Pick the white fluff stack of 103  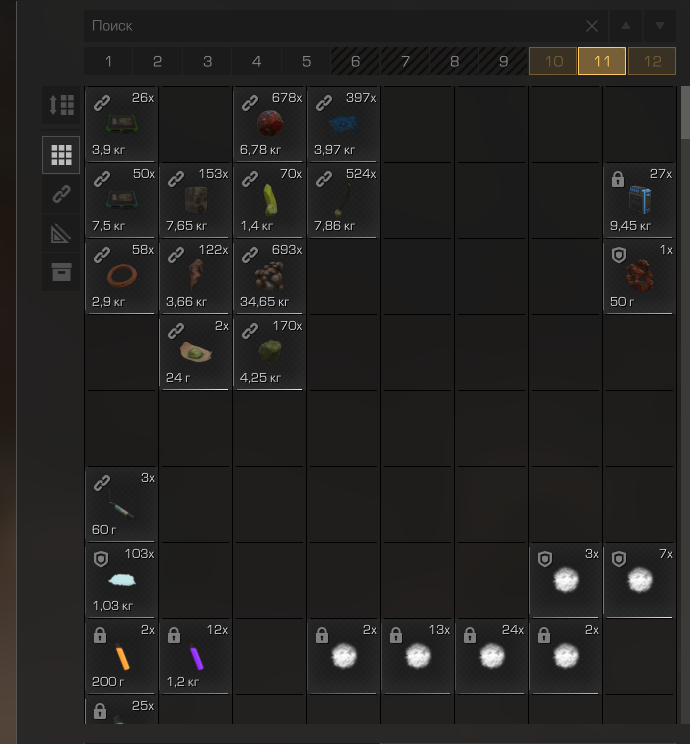[x=122, y=581]
